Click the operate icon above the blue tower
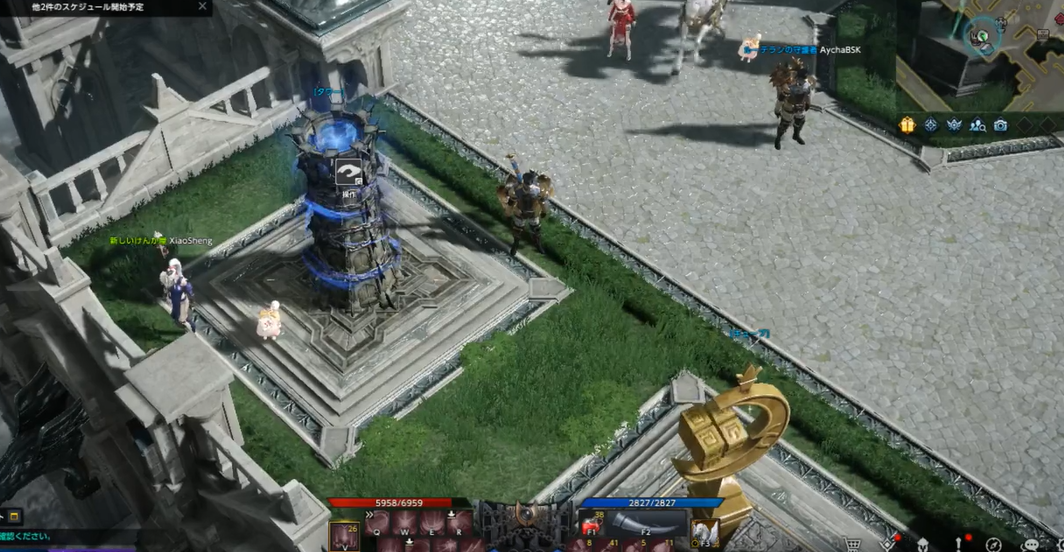Screen dimensions: 1064x552 [349, 172]
